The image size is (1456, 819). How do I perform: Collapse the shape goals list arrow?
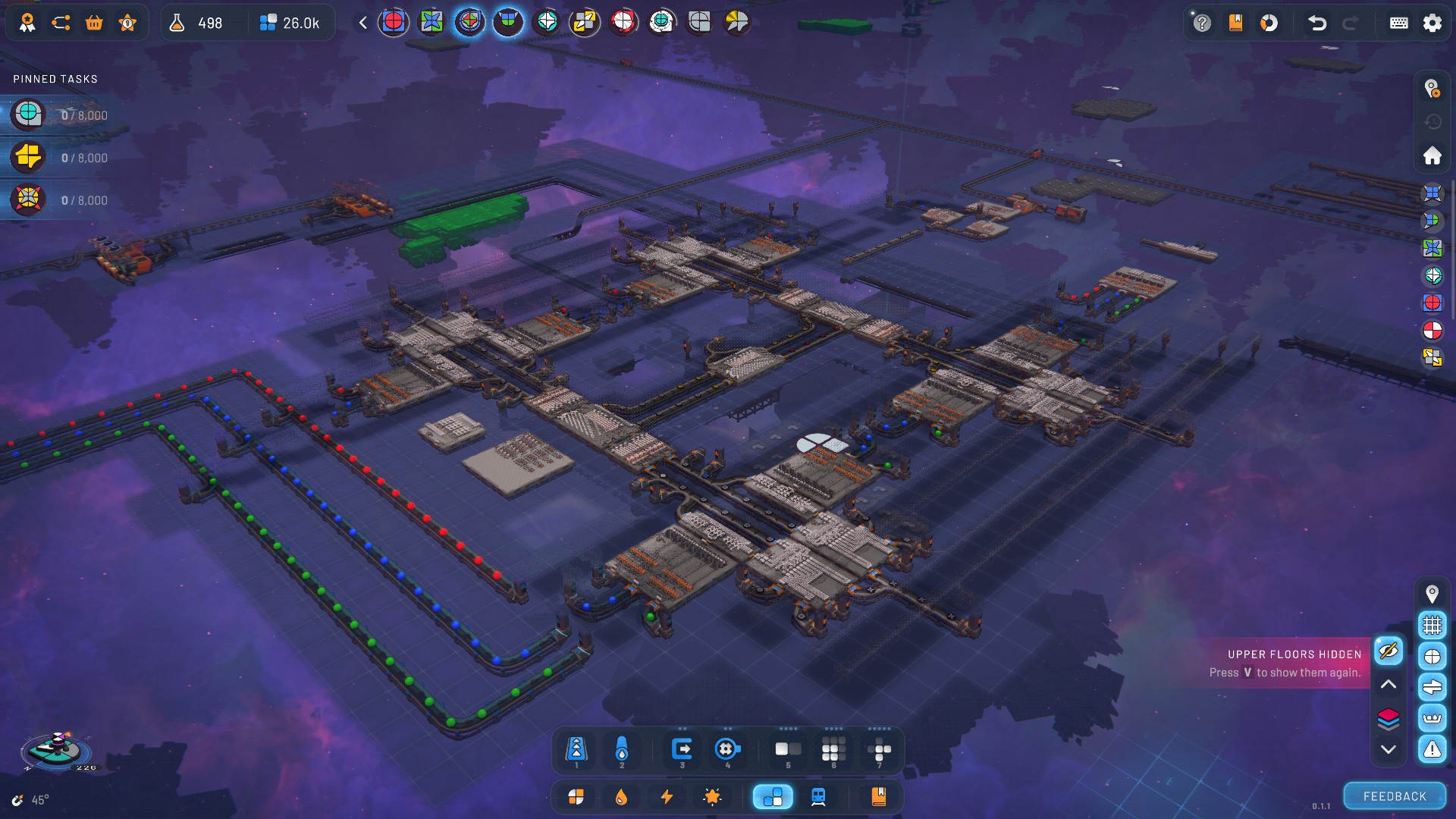pyautogui.click(x=363, y=23)
